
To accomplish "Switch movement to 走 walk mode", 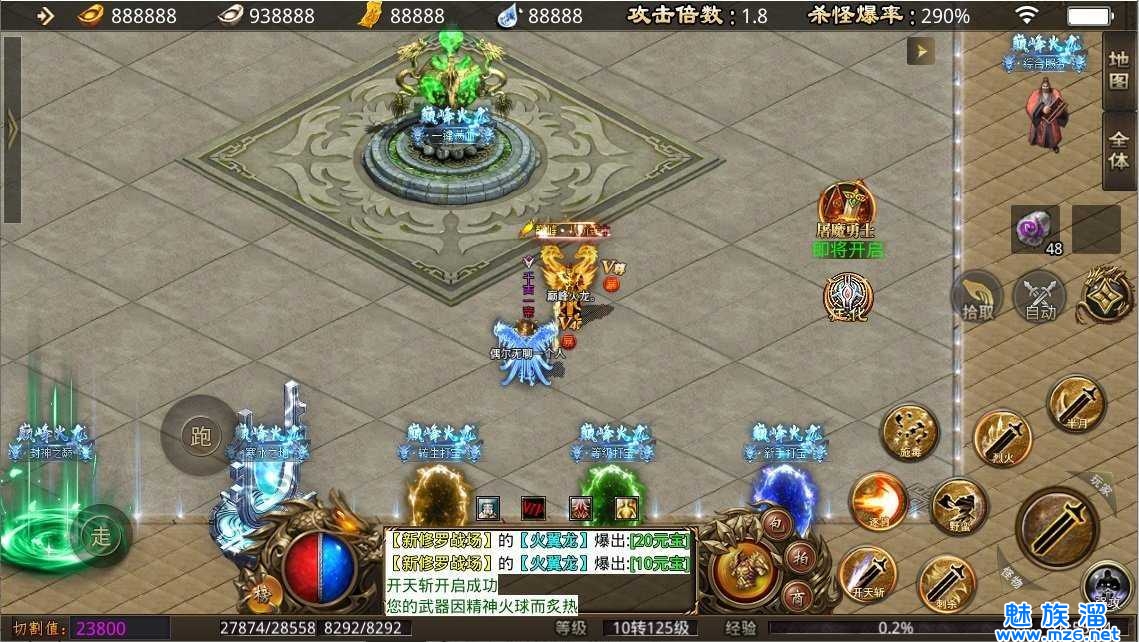I will [x=101, y=534].
